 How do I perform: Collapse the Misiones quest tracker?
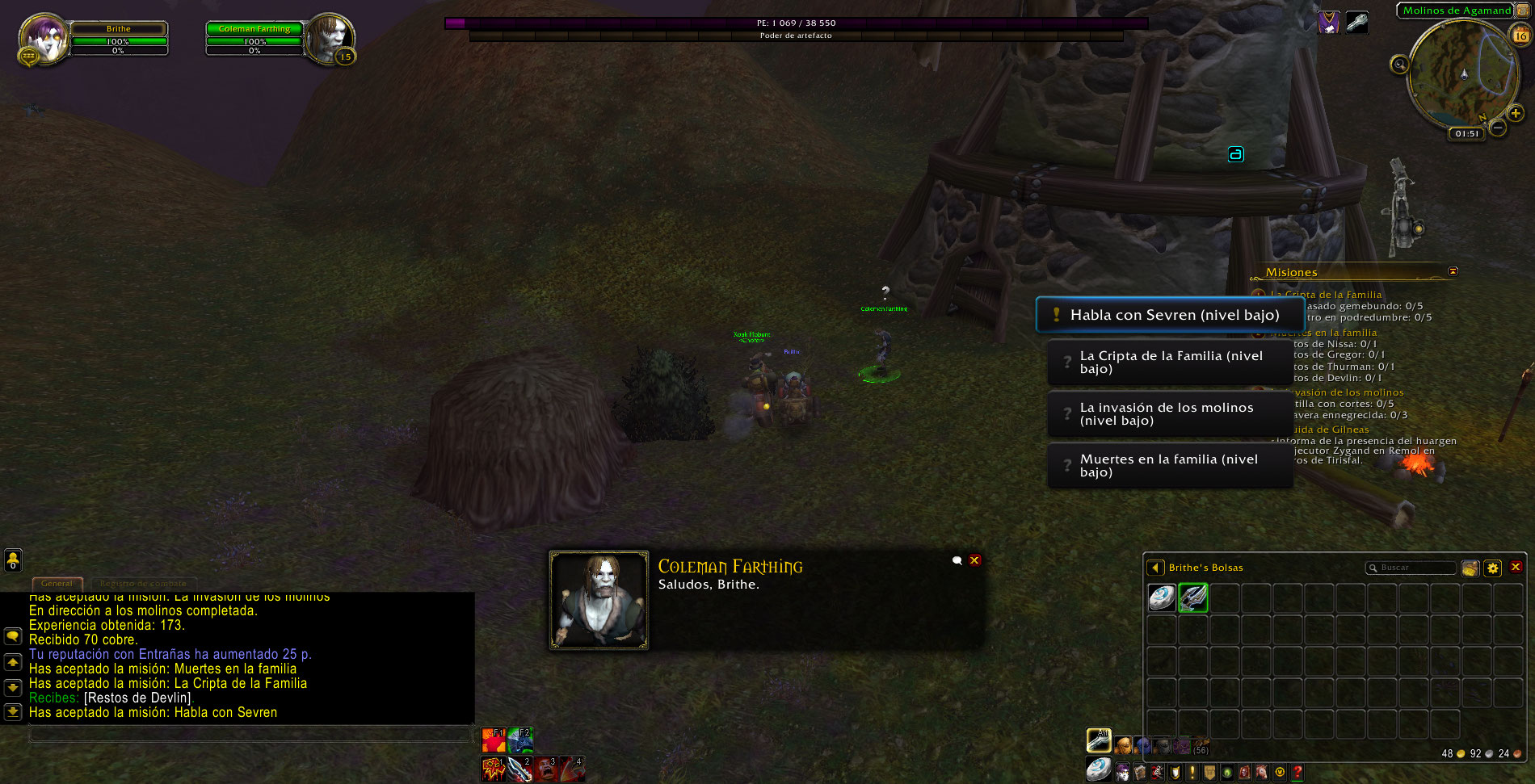[x=1453, y=271]
